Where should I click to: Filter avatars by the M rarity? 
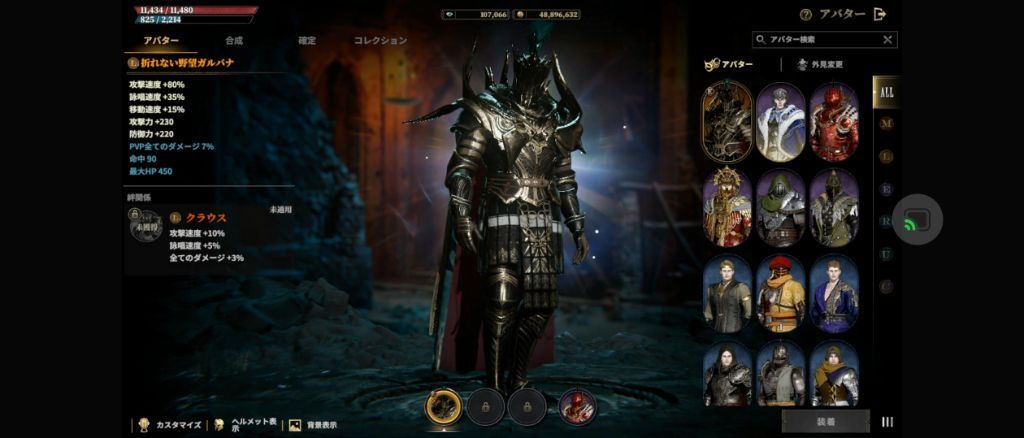point(885,124)
